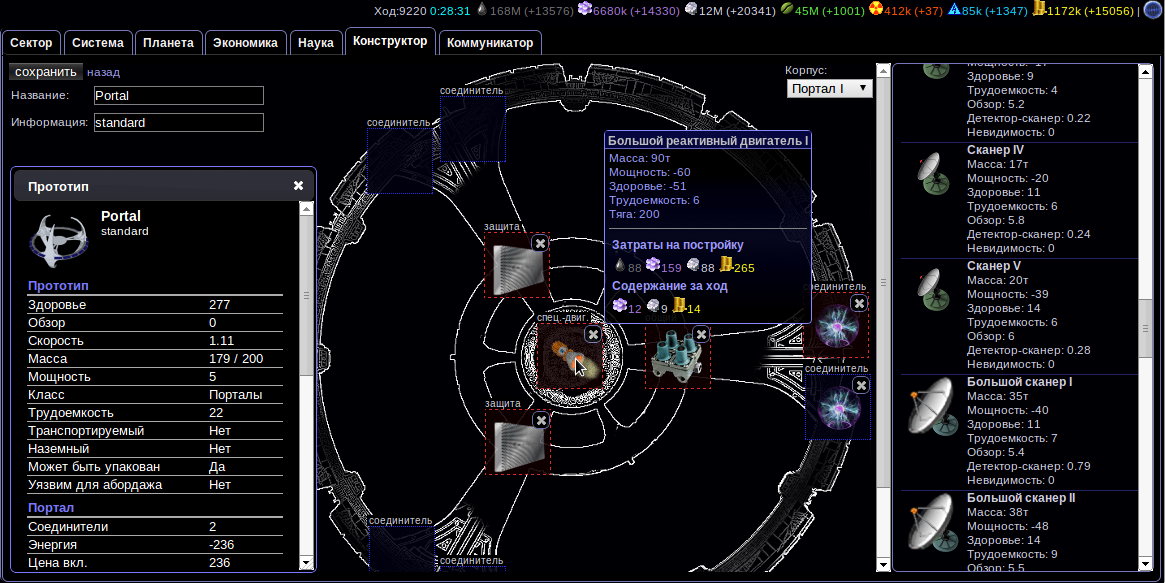Follow the назад link
1165x583 pixels.
pos(103,72)
